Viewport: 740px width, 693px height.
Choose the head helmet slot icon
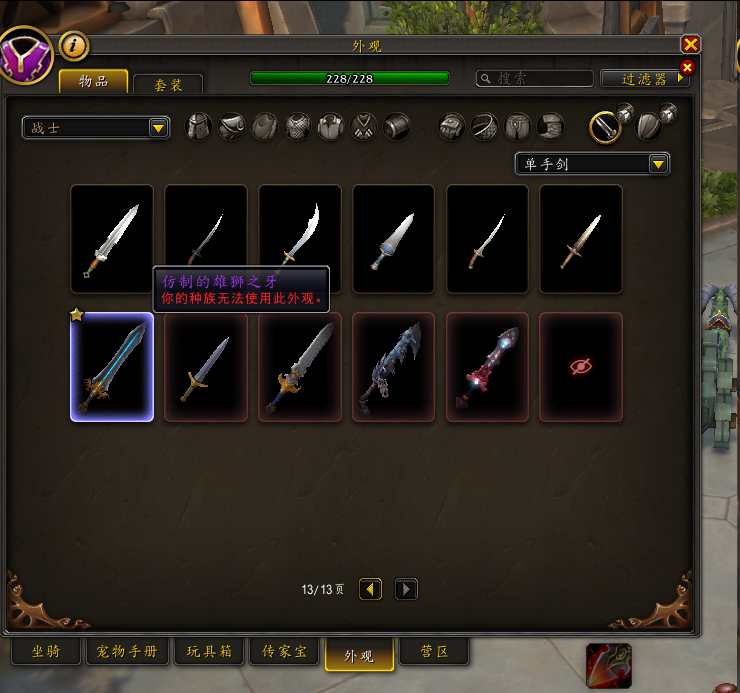199,127
